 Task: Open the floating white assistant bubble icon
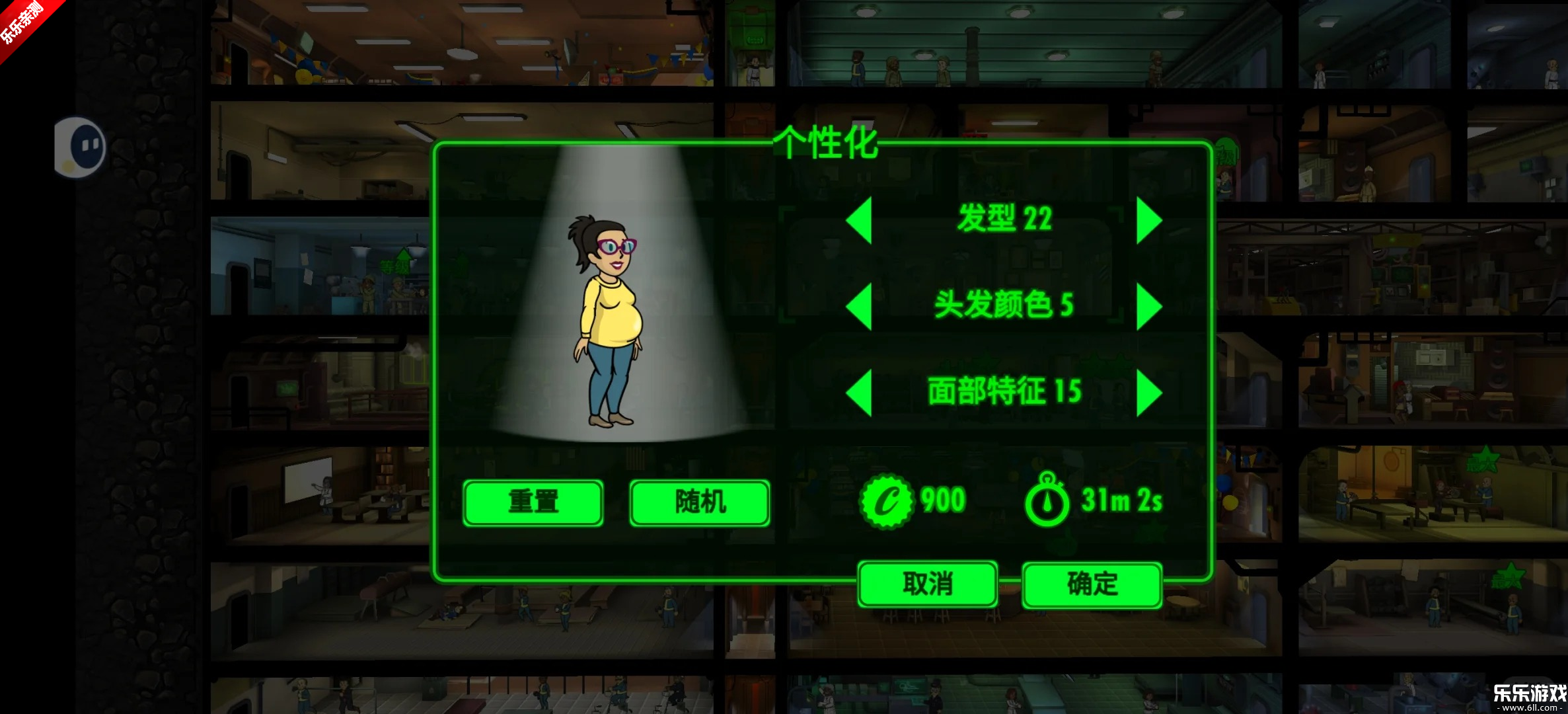tap(81, 147)
